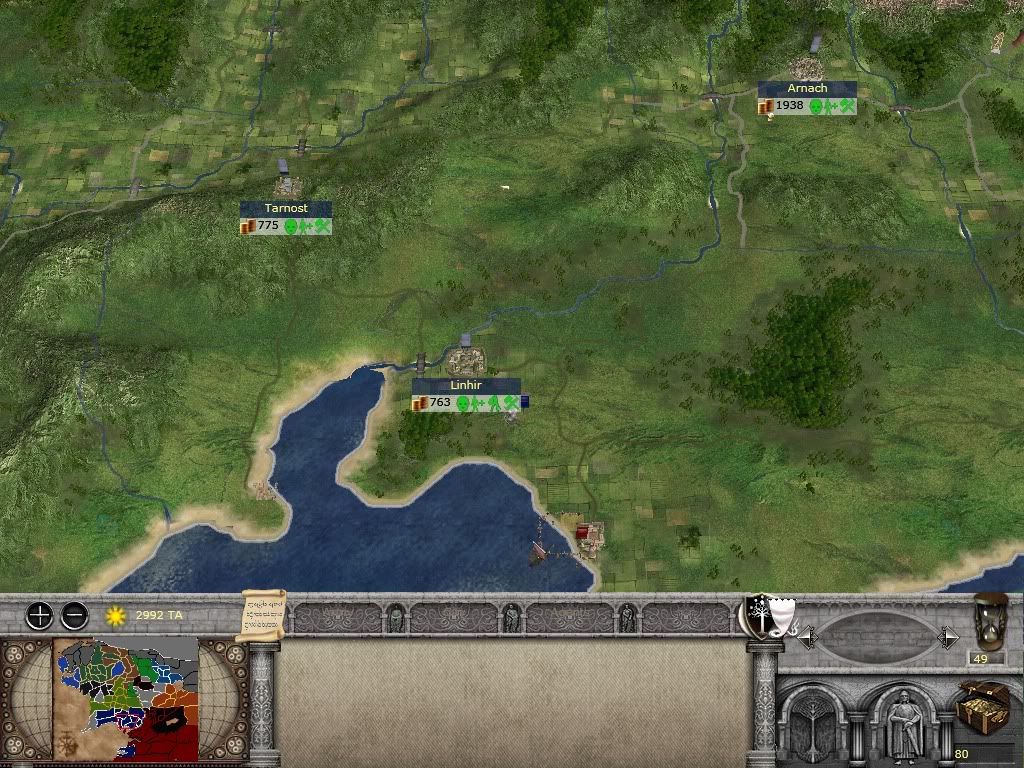Click the White Tree archway button

tap(818, 725)
